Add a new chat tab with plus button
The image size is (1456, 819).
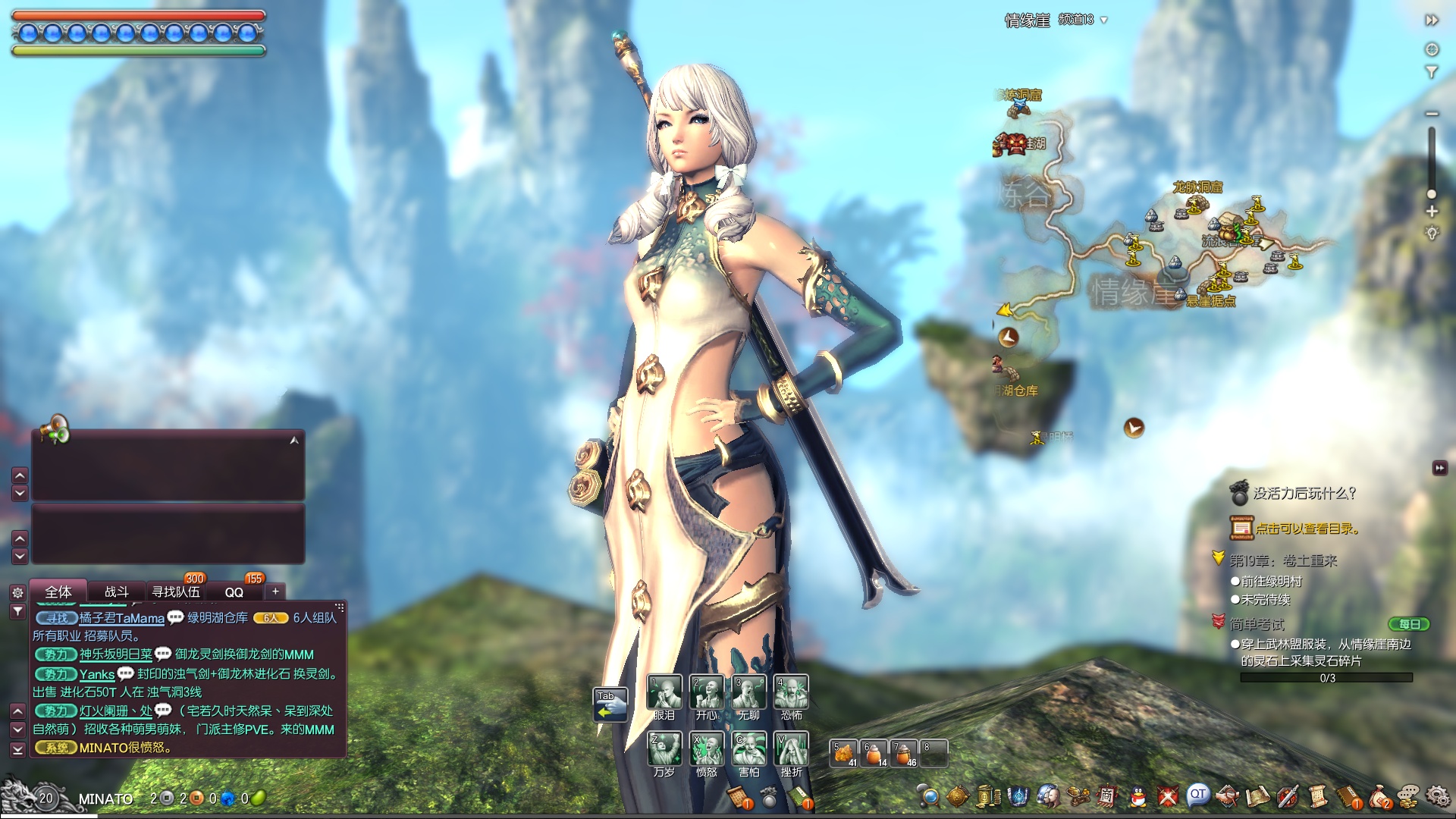click(275, 591)
